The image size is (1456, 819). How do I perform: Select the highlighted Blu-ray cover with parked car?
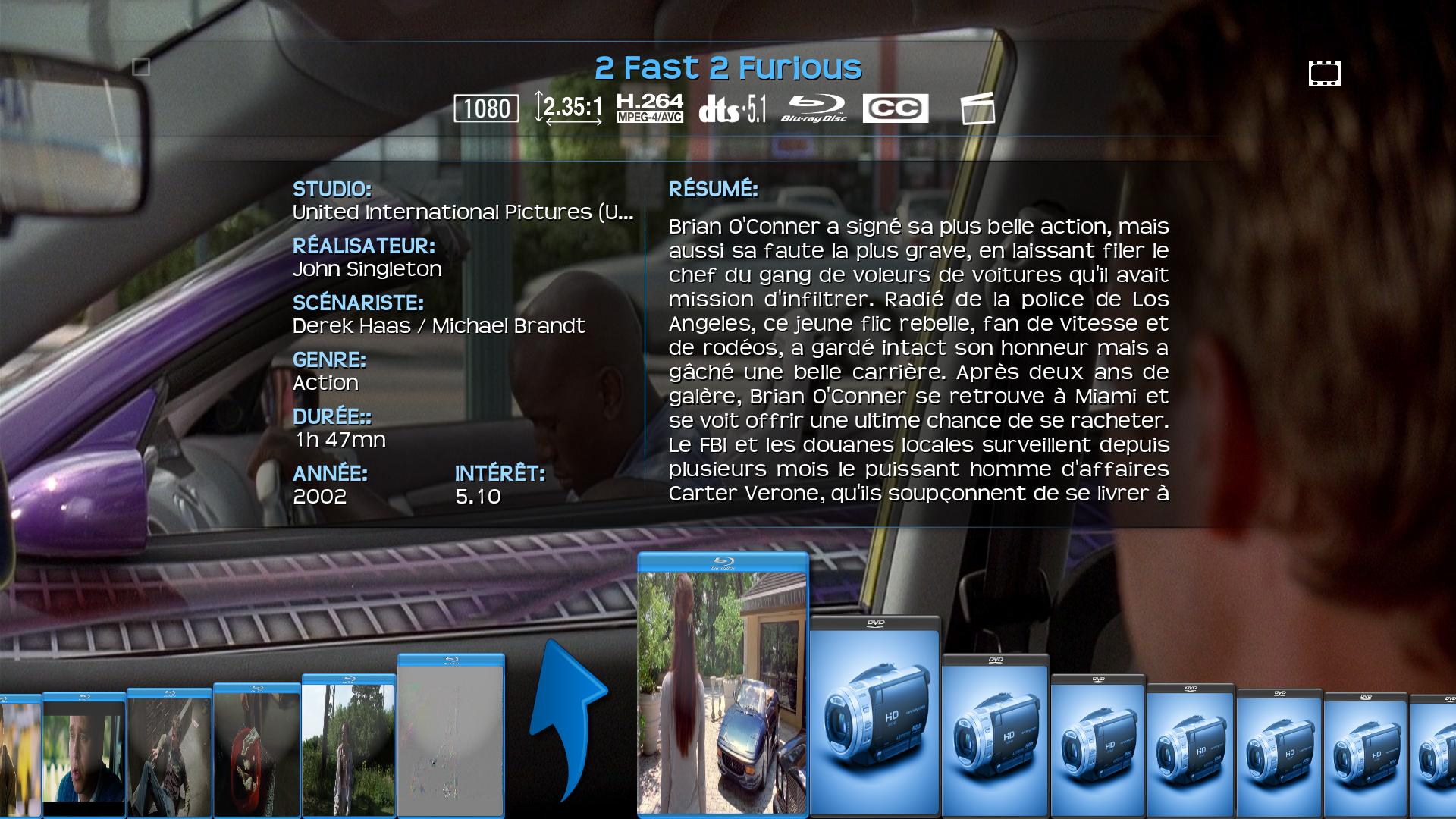(x=723, y=686)
